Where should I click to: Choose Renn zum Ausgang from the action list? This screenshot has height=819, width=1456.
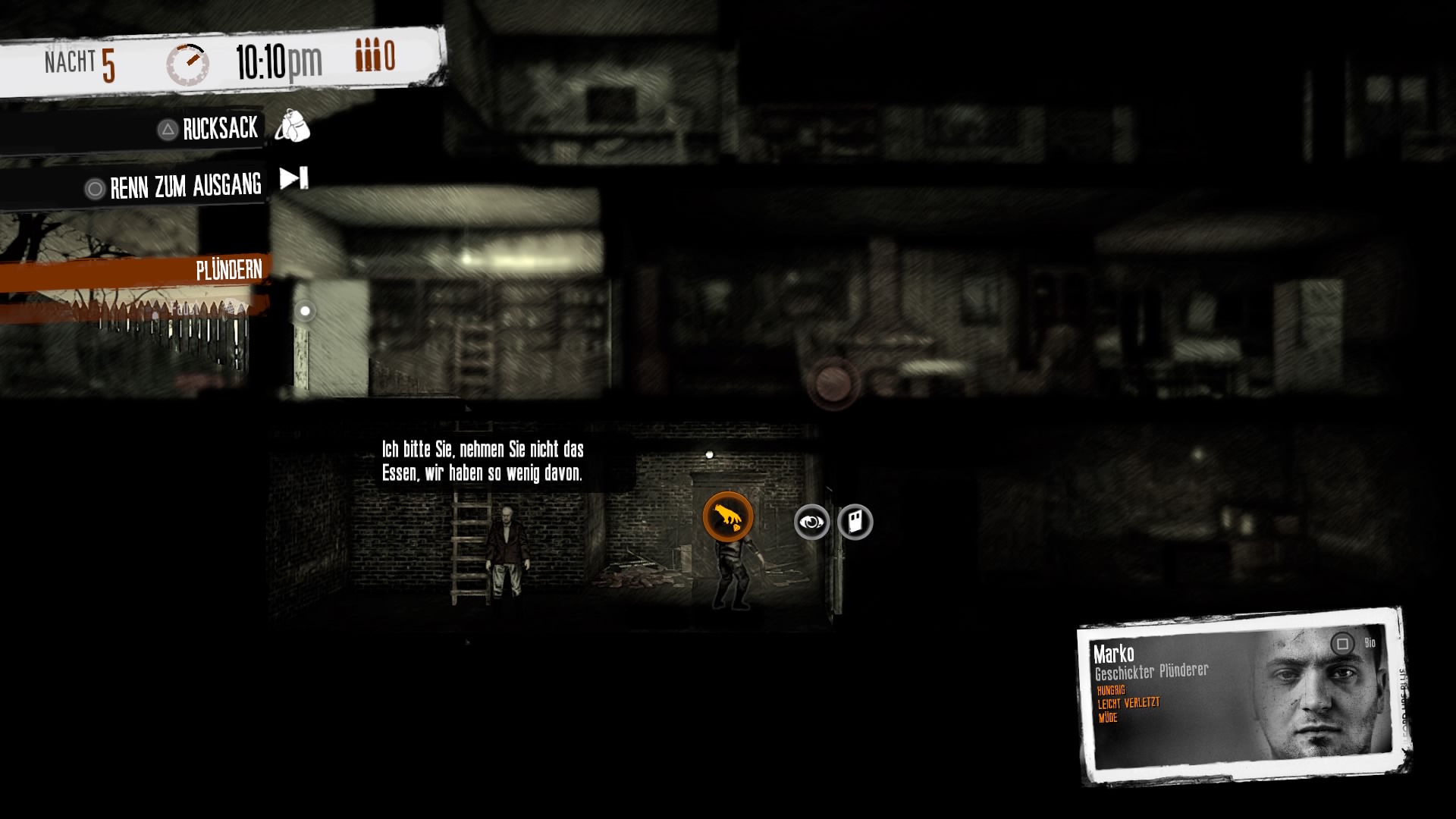point(185,186)
